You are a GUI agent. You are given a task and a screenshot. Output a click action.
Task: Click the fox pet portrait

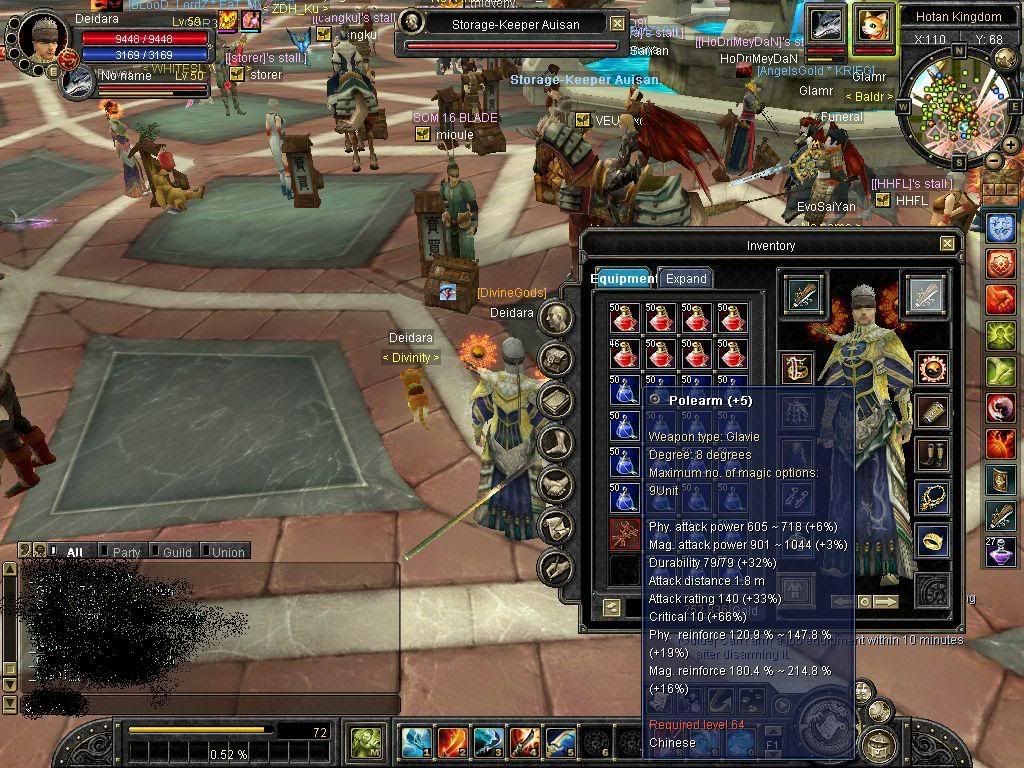(x=872, y=24)
